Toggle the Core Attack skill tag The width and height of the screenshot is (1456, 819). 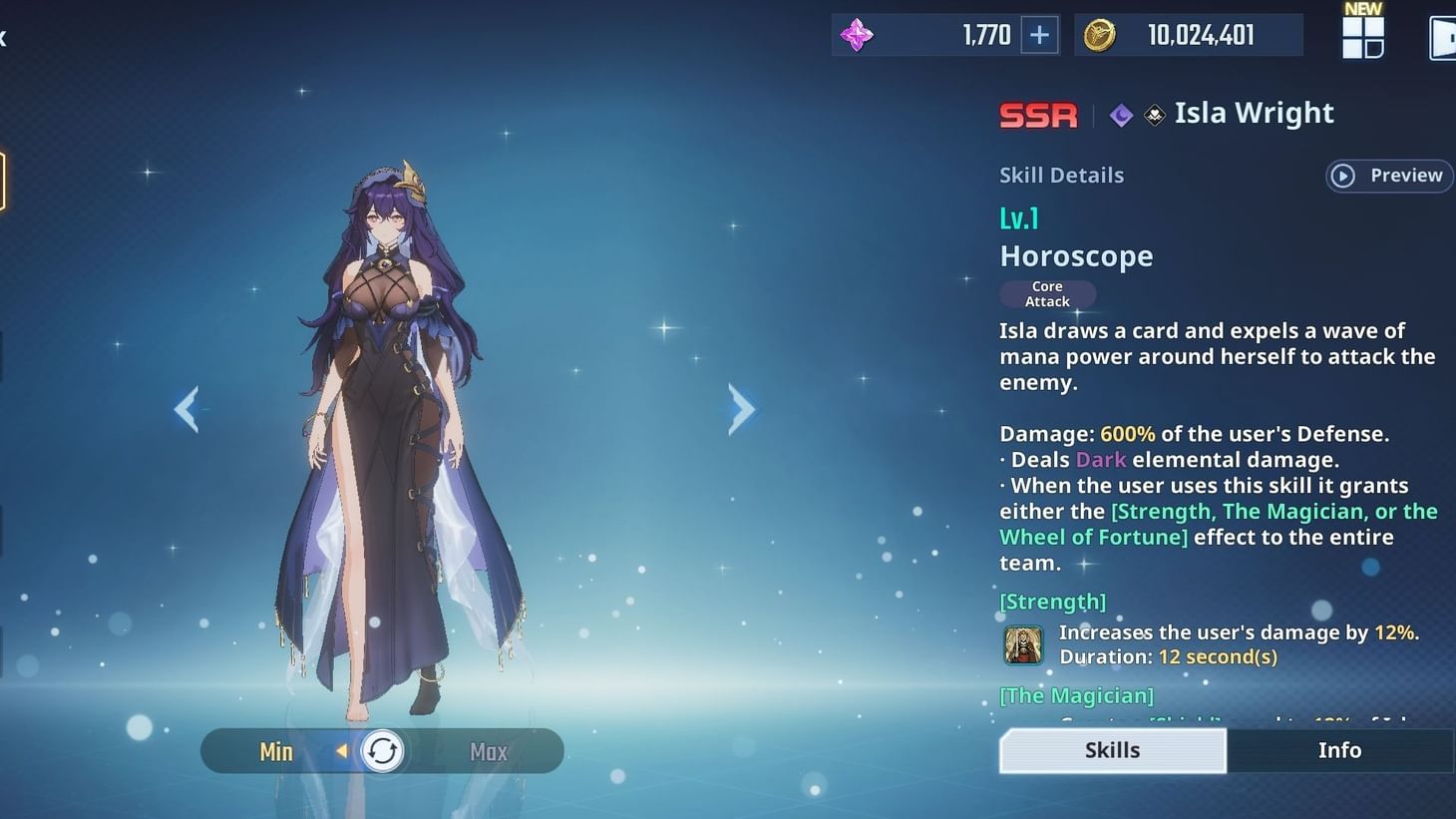1047,293
